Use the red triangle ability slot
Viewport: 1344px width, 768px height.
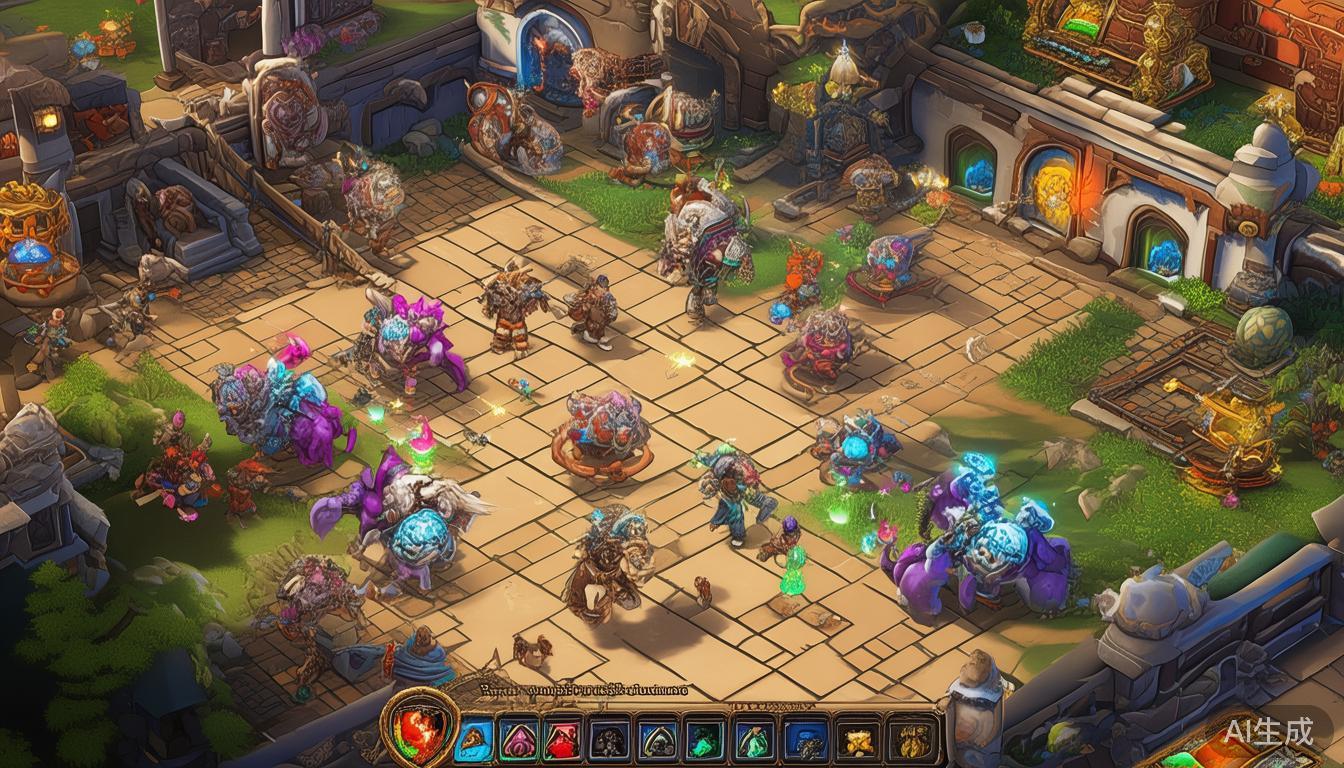click(563, 740)
